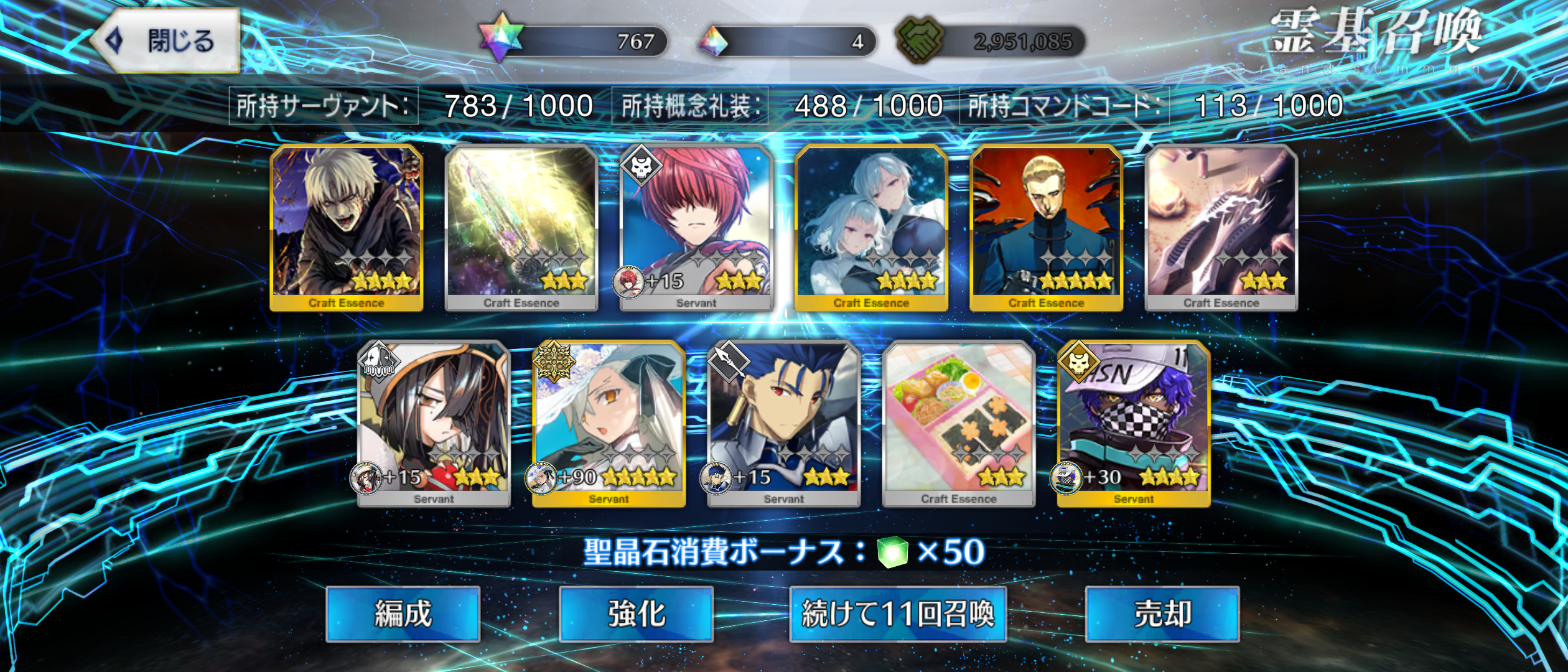View the two silver-haired women Craft Essence

871,227
